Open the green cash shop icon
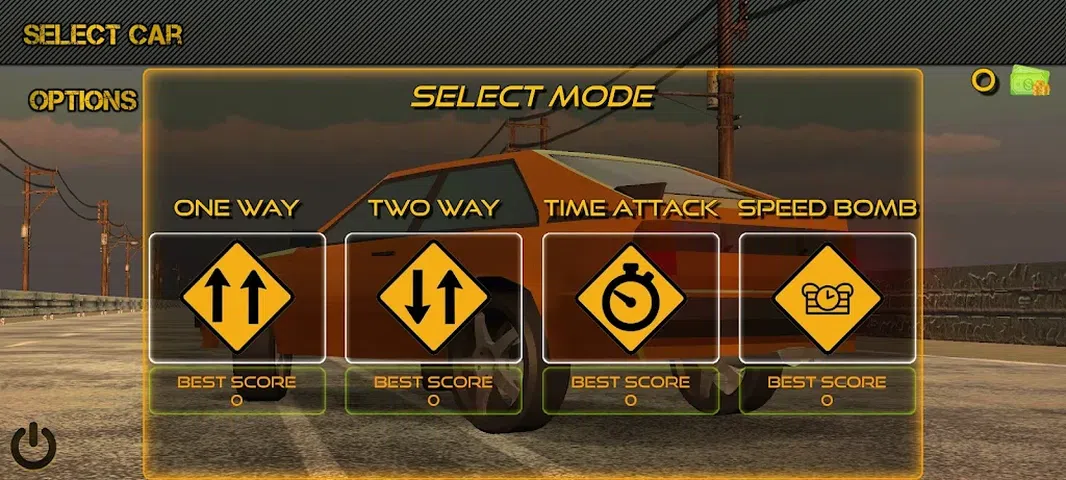 point(1029,82)
